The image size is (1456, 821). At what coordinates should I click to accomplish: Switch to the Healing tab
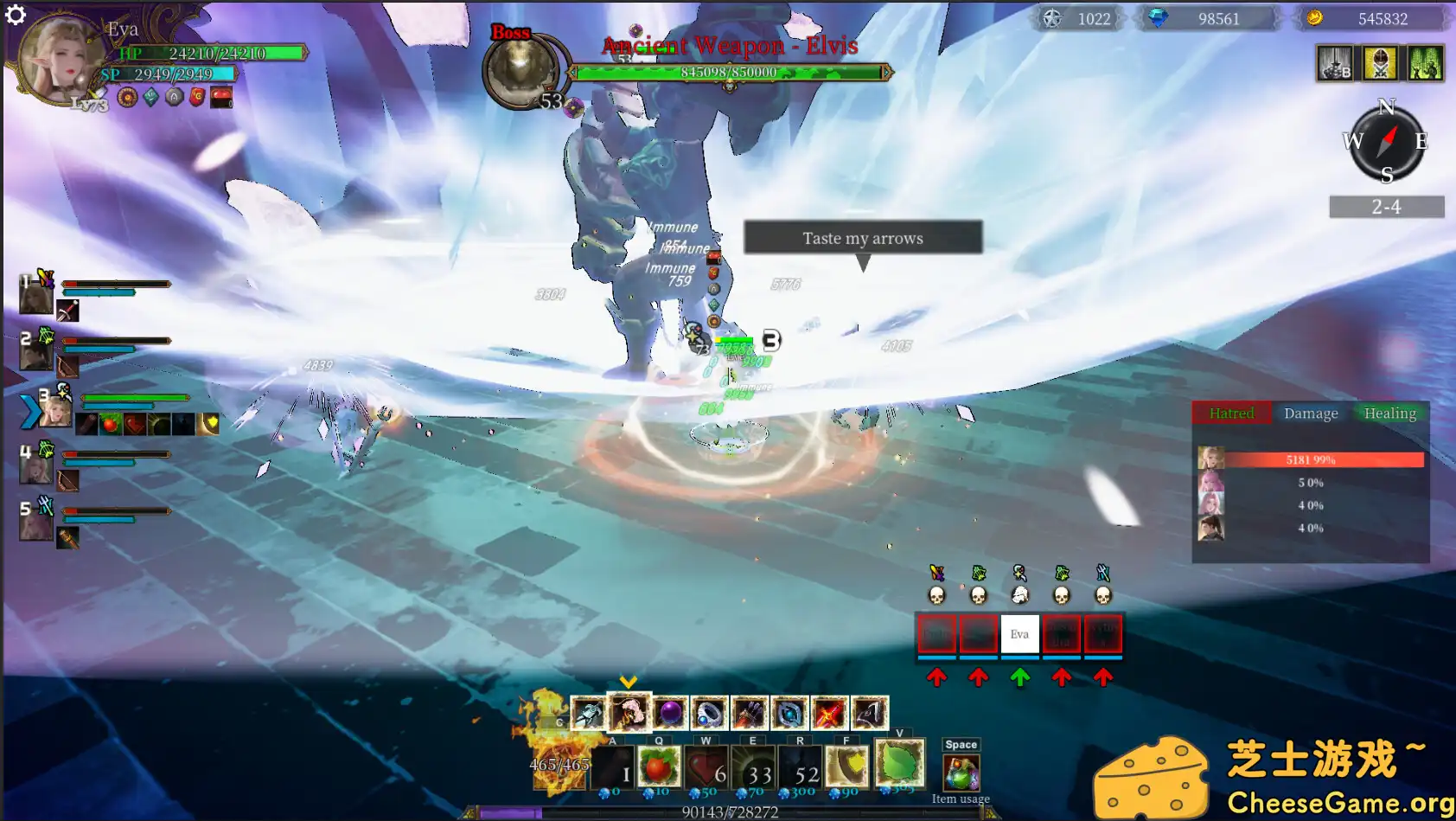click(1389, 414)
